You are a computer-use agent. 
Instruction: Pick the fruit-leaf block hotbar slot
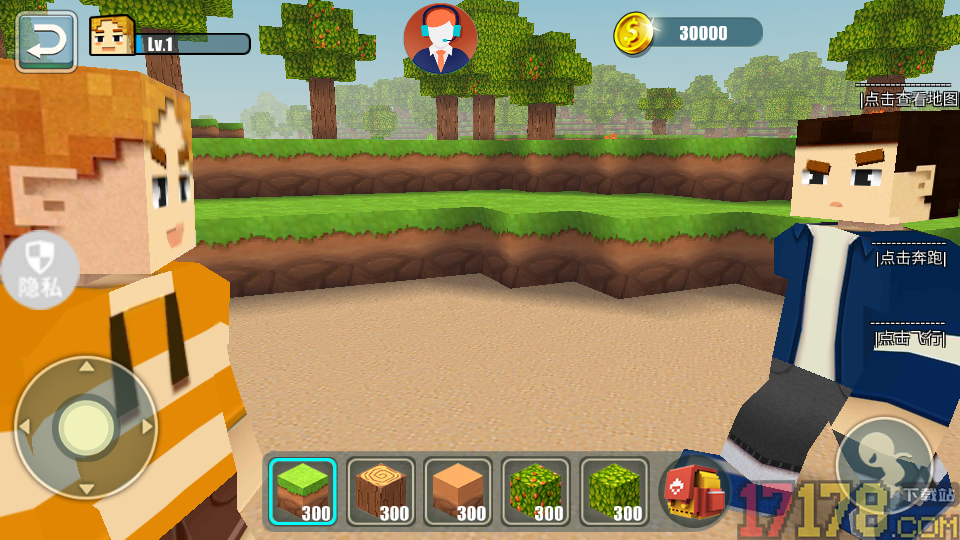[536, 492]
